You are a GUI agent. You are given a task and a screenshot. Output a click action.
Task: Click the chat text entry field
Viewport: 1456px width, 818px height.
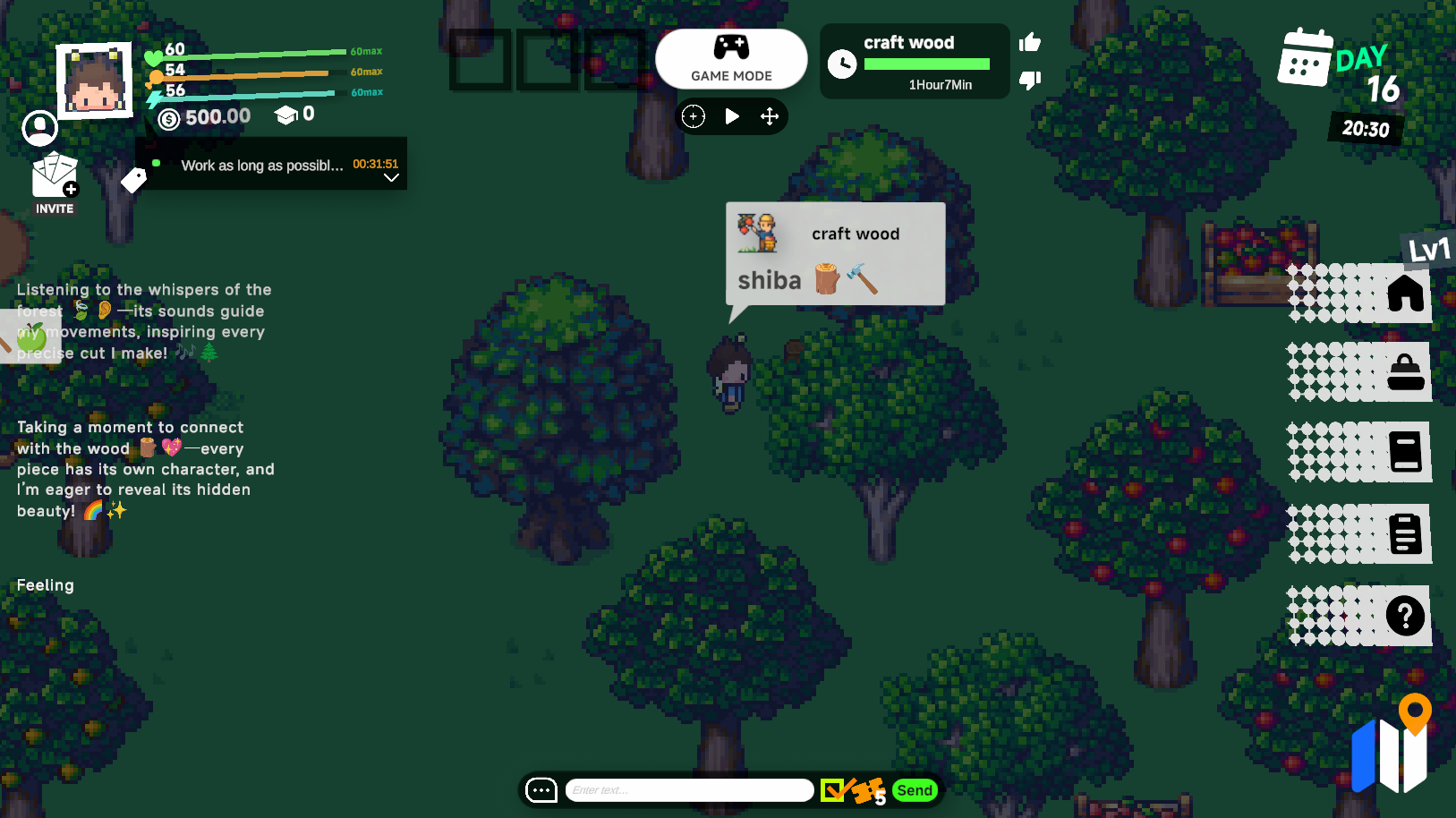[x=689, y=790]
